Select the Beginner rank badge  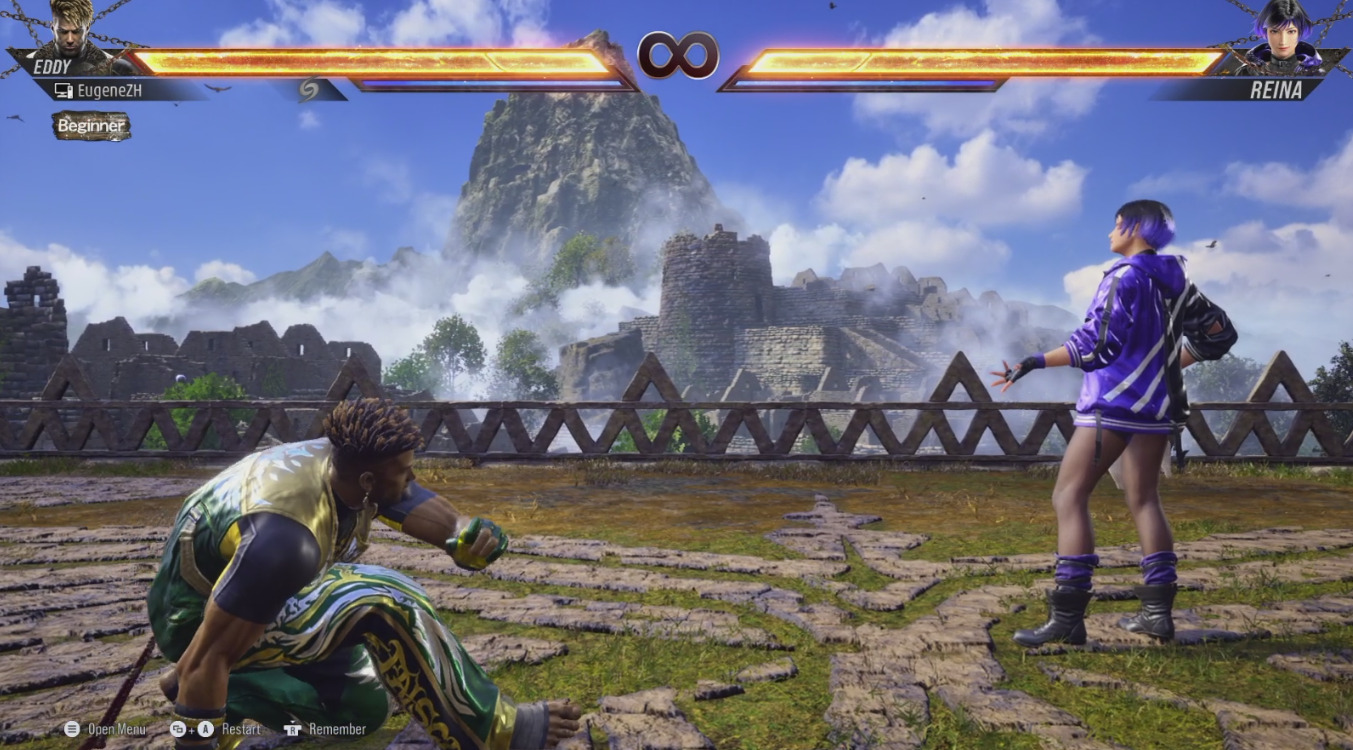point(91,126)
